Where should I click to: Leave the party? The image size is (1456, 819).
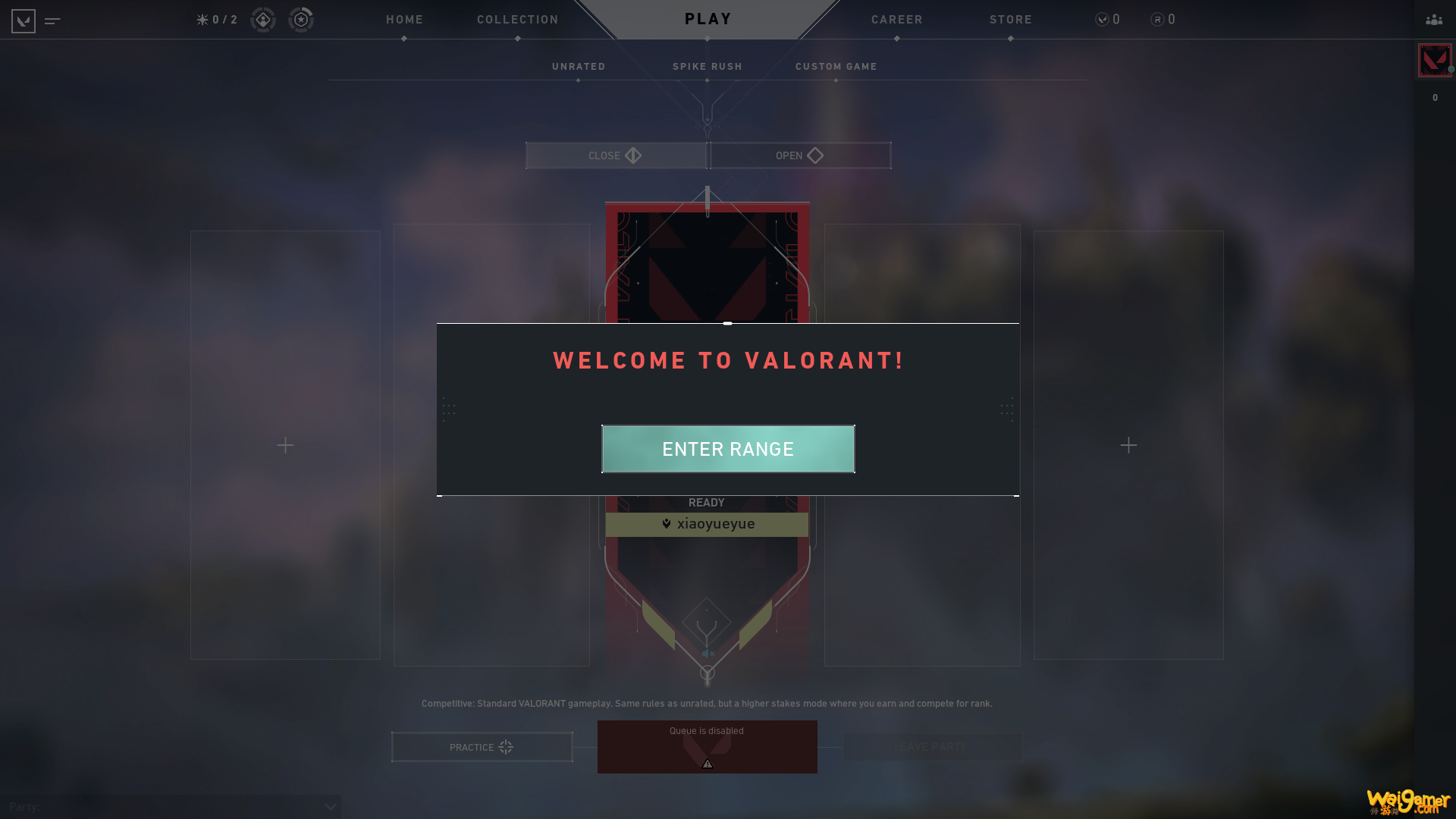pyautogui.click(x=931, y=747)
